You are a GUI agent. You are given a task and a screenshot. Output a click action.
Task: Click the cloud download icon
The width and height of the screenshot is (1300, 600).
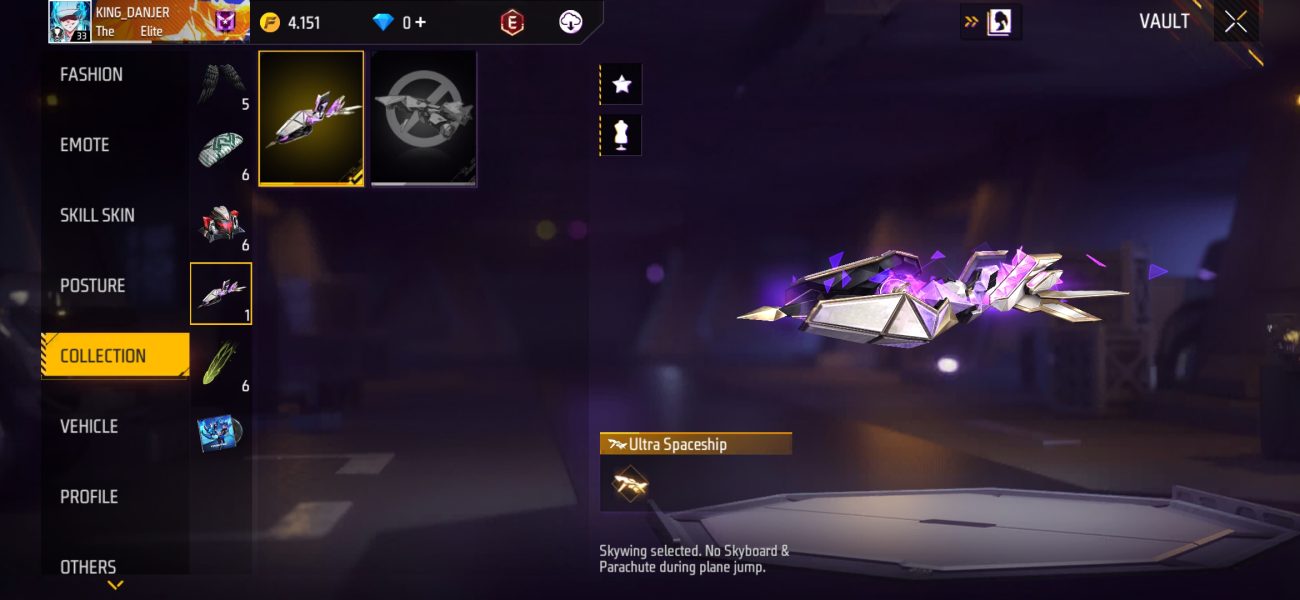pyautogui.click(x=570, y=22)
